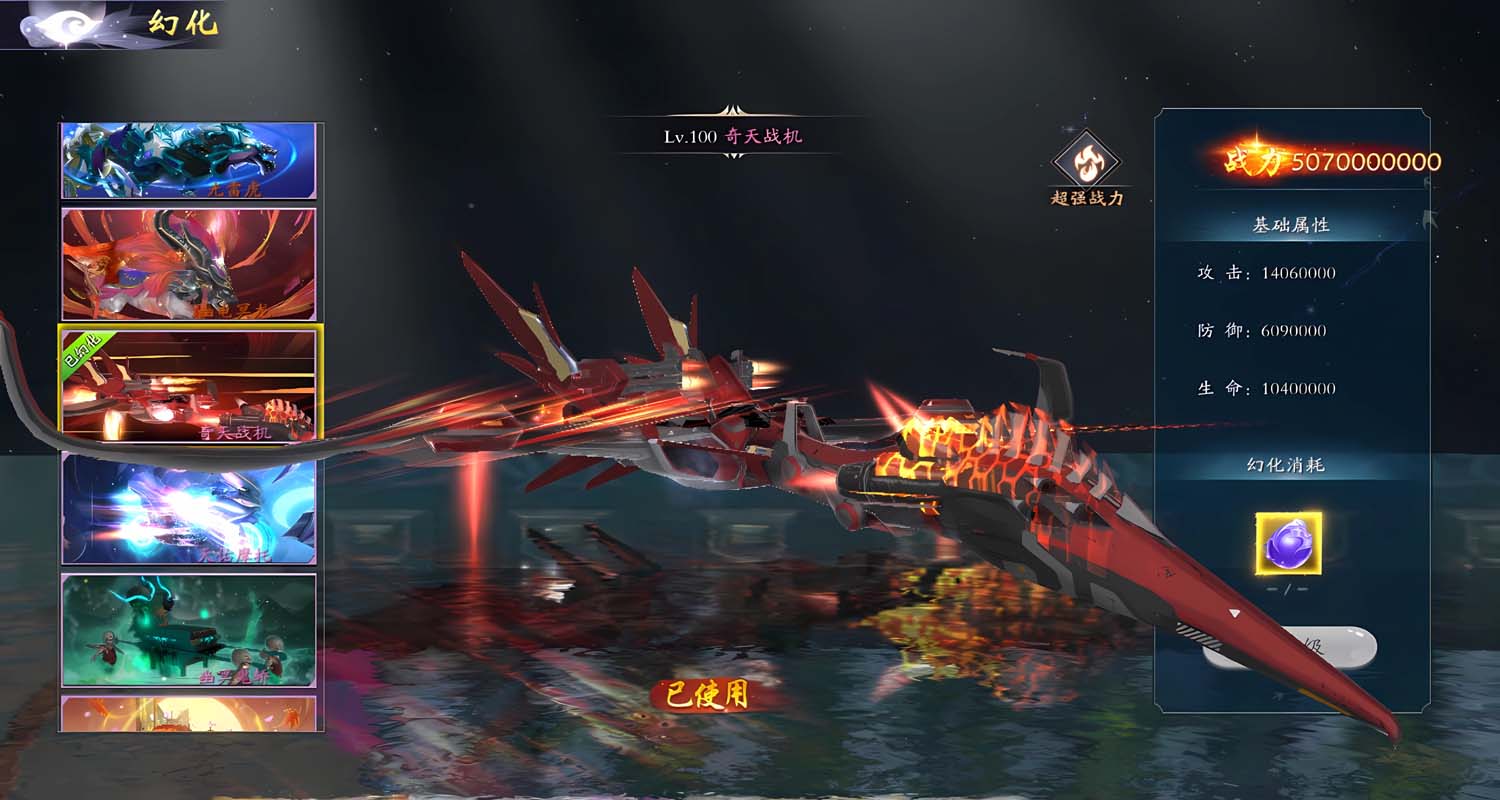Select the 奇天战机 fighter thumbnail

coord(189,382)
